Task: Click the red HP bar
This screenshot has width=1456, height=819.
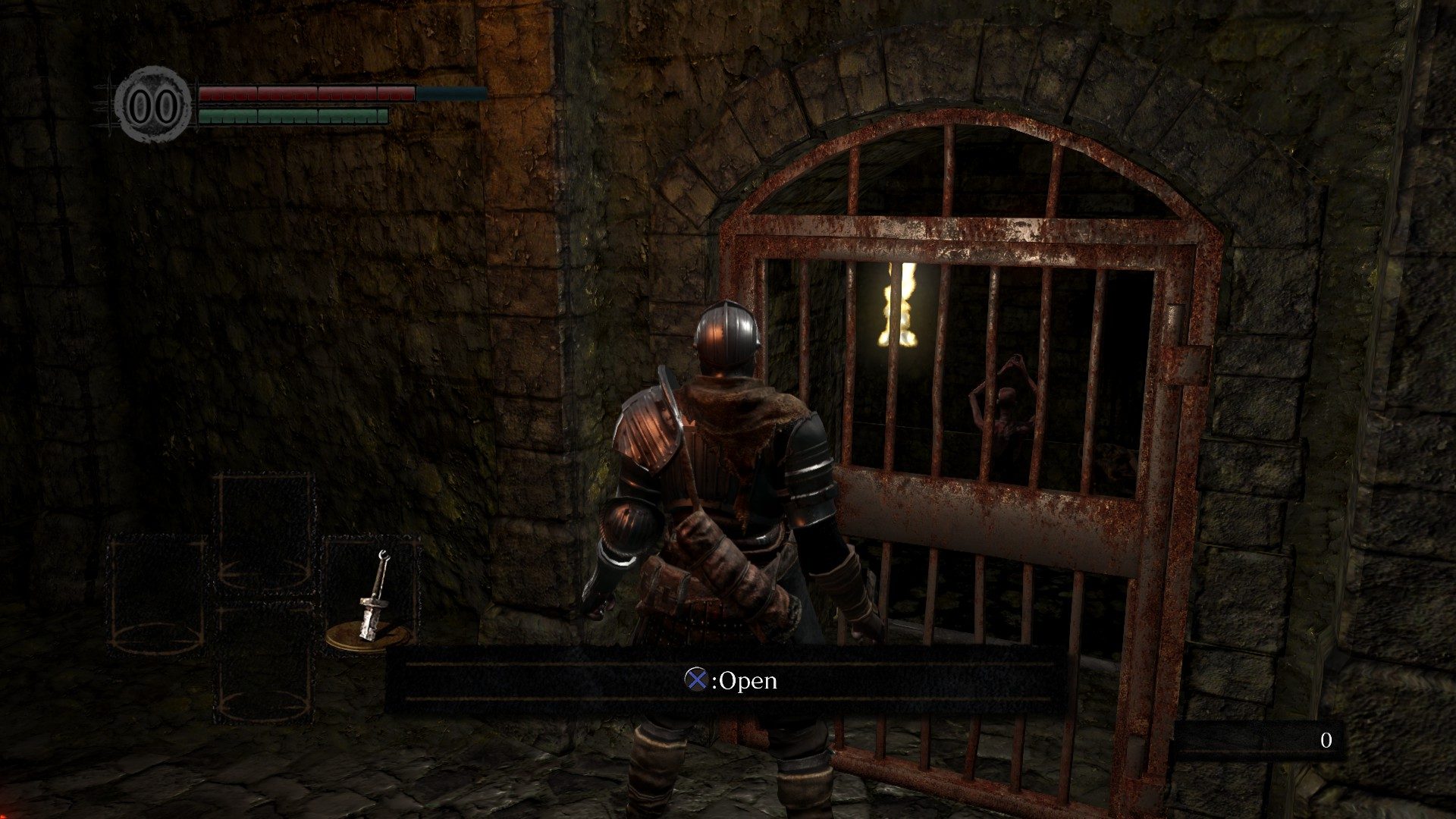Action: click(x=303, y=93)
